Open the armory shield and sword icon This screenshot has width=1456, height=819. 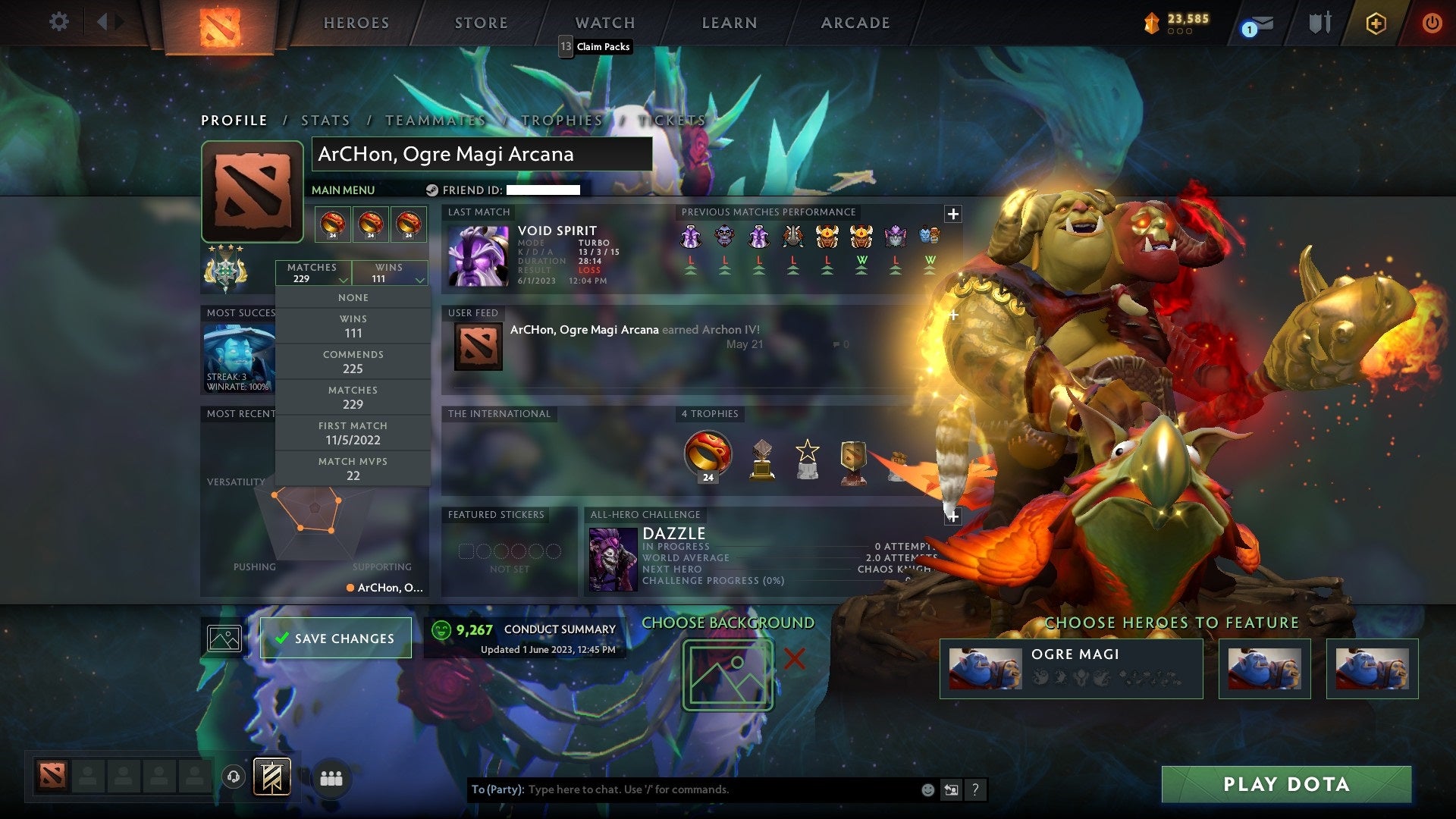(x=1319, y=23)
